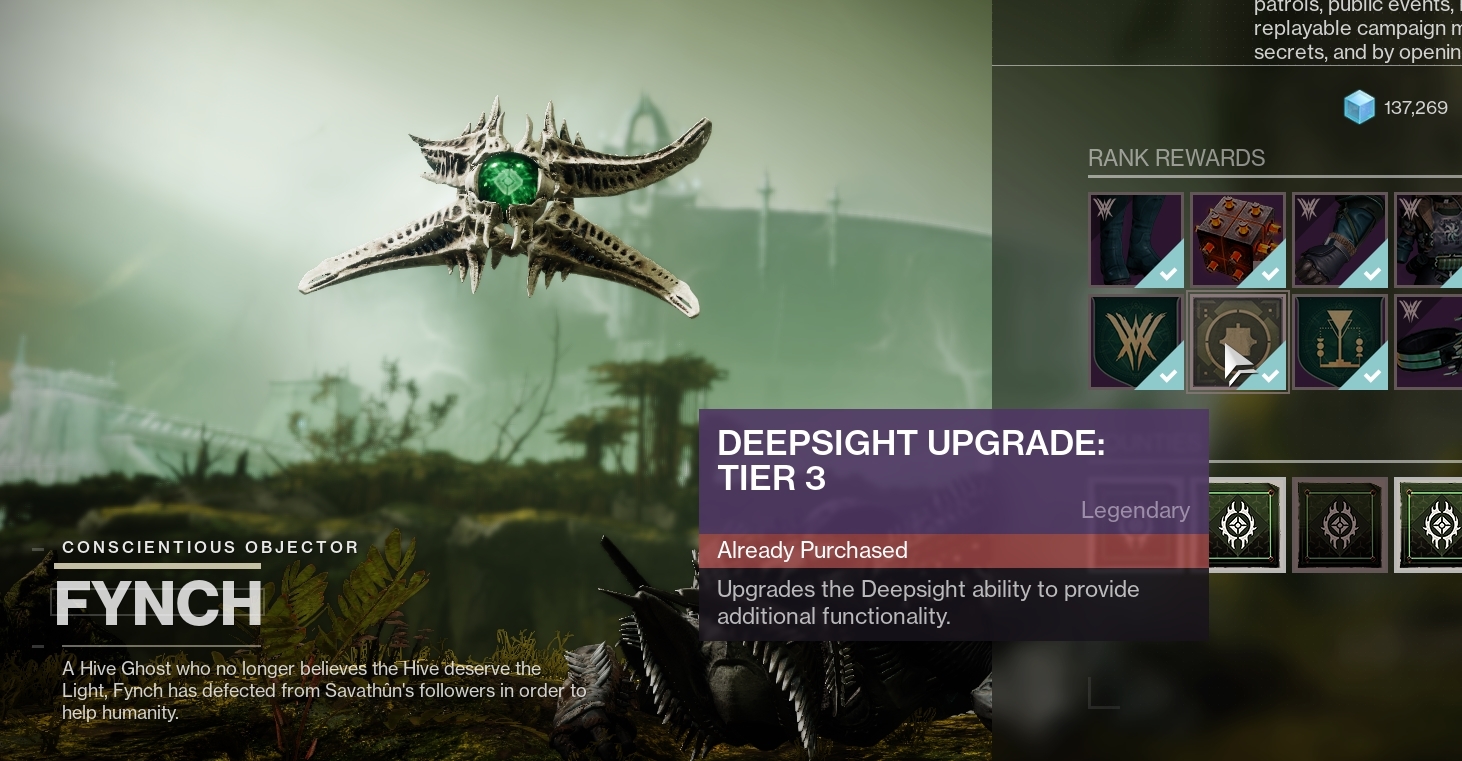Image resolution: width=1462 pixels, height=761 pixels.
Task: Select the leftmost Hive bounty
Action: (1238, 524)
